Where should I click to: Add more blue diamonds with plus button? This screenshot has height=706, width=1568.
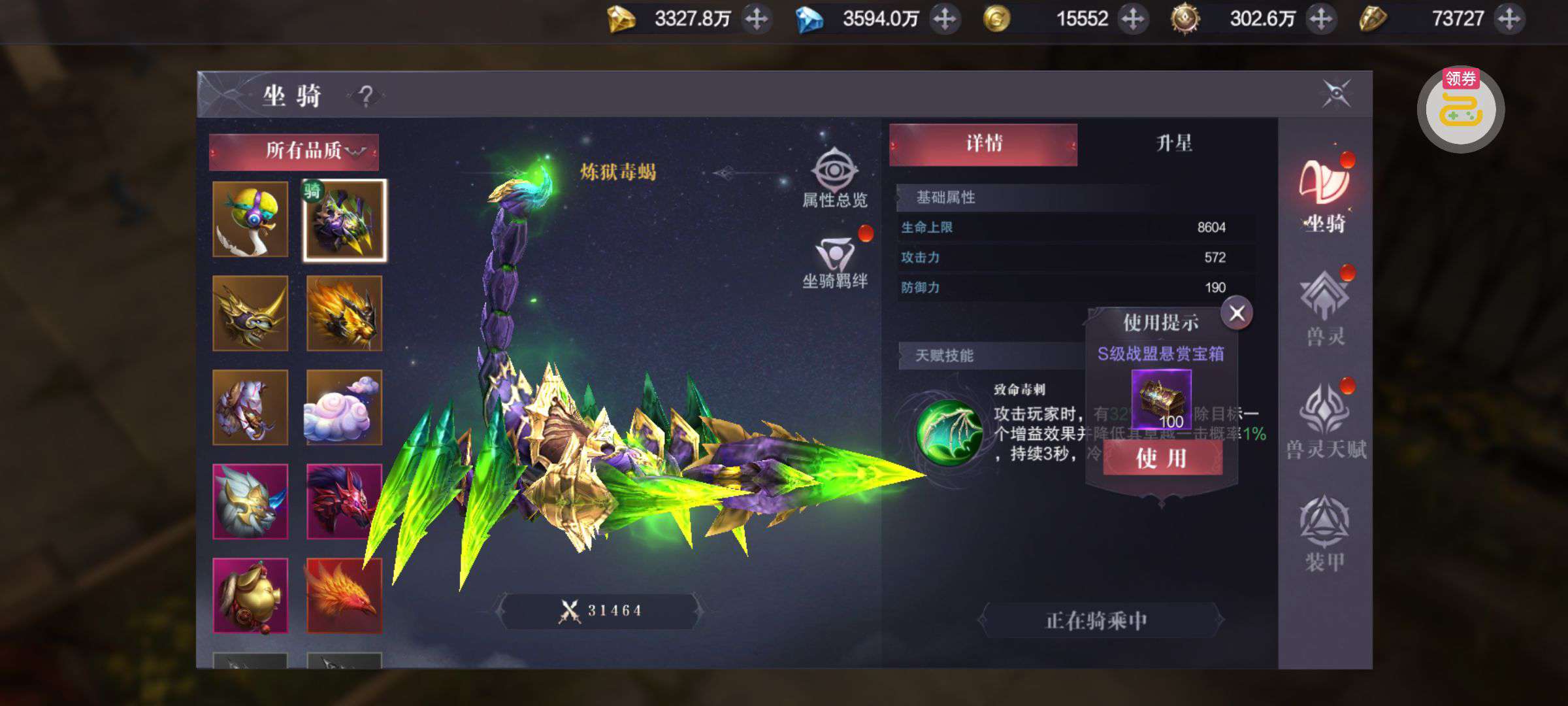pos(945,19)
